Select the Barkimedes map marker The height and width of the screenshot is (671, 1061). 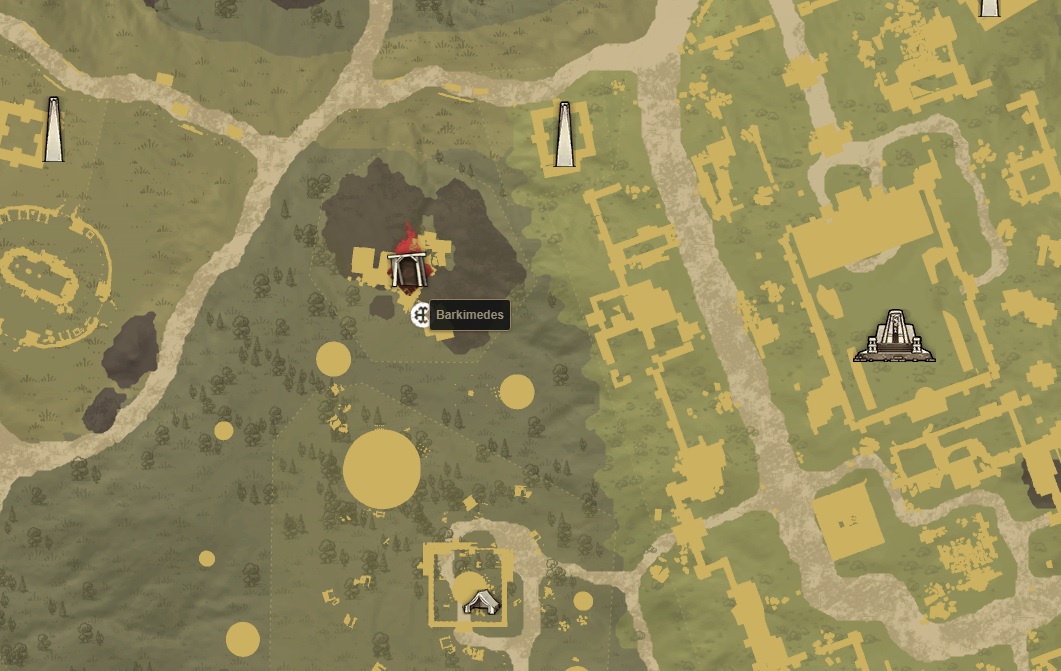(421, 315)
